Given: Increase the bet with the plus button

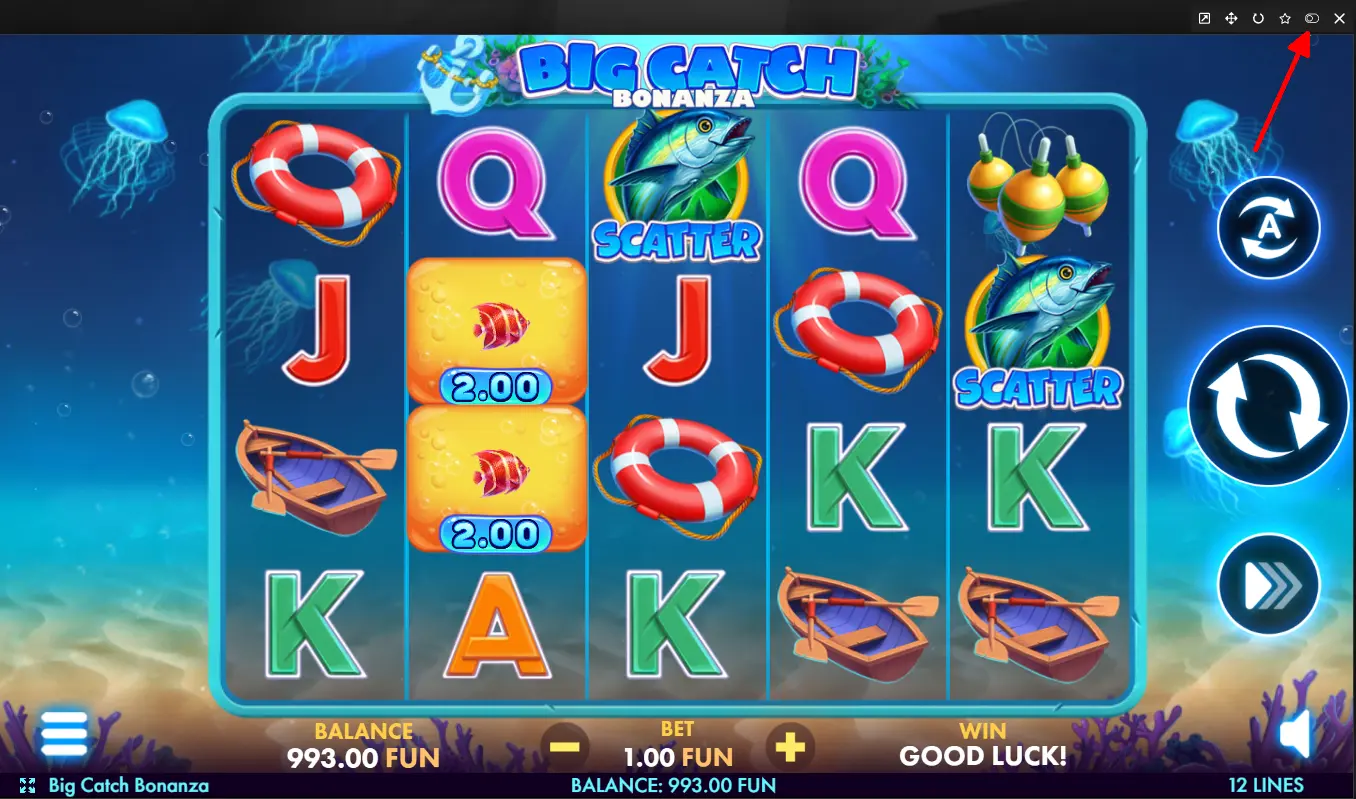Looking at the screenshot, I should point(790,746).
